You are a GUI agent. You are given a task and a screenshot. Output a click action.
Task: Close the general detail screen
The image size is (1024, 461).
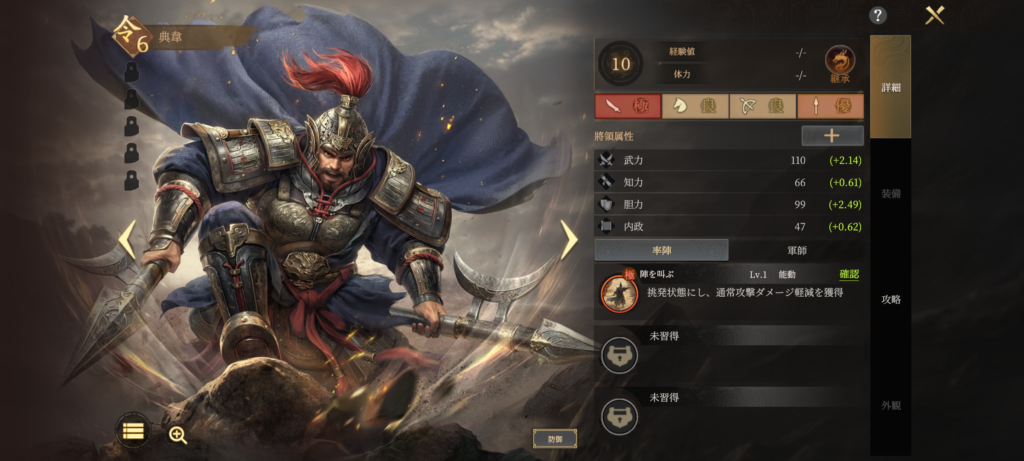point(935,15)
